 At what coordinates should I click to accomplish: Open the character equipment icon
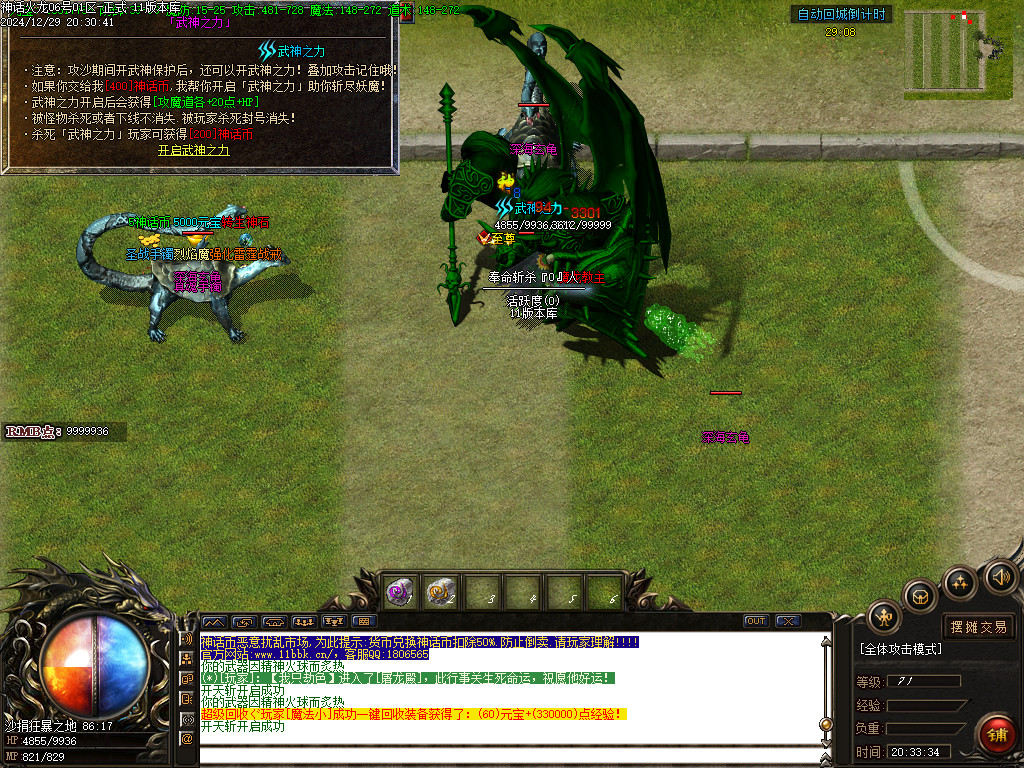[x=884, y=617]
